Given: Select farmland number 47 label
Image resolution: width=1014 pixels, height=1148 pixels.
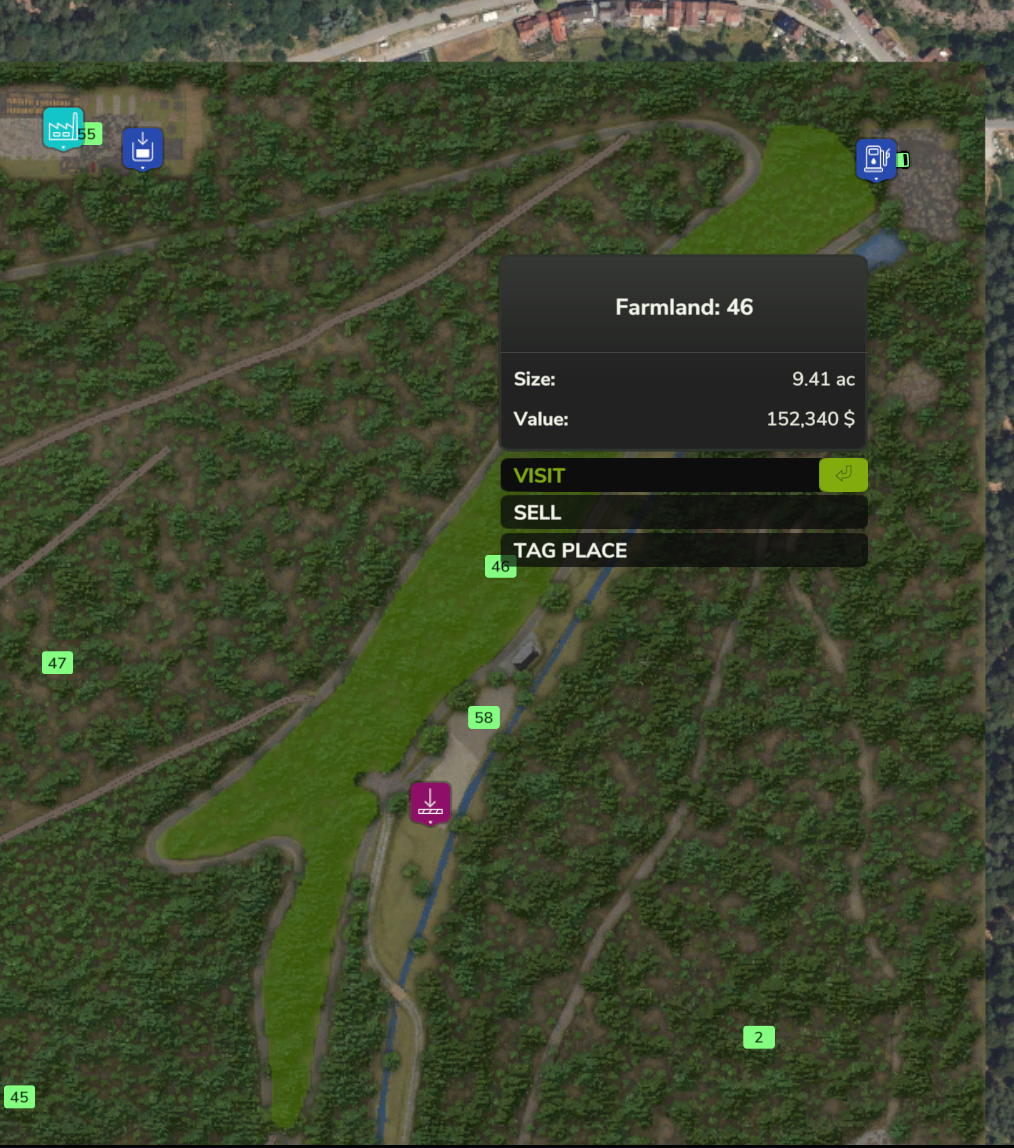Looking at the screenshot, I should tap(57, 663).
